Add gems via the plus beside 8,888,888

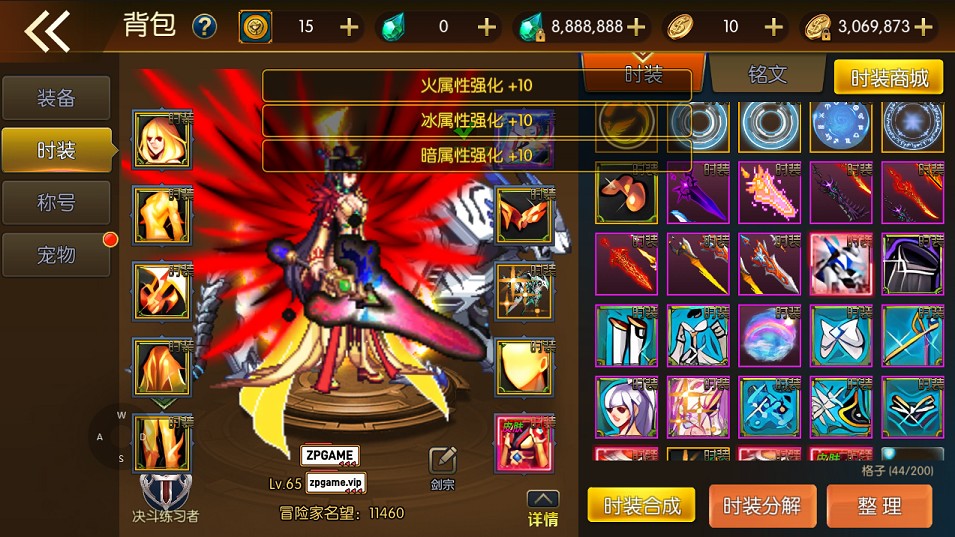(x=636, y=27)
